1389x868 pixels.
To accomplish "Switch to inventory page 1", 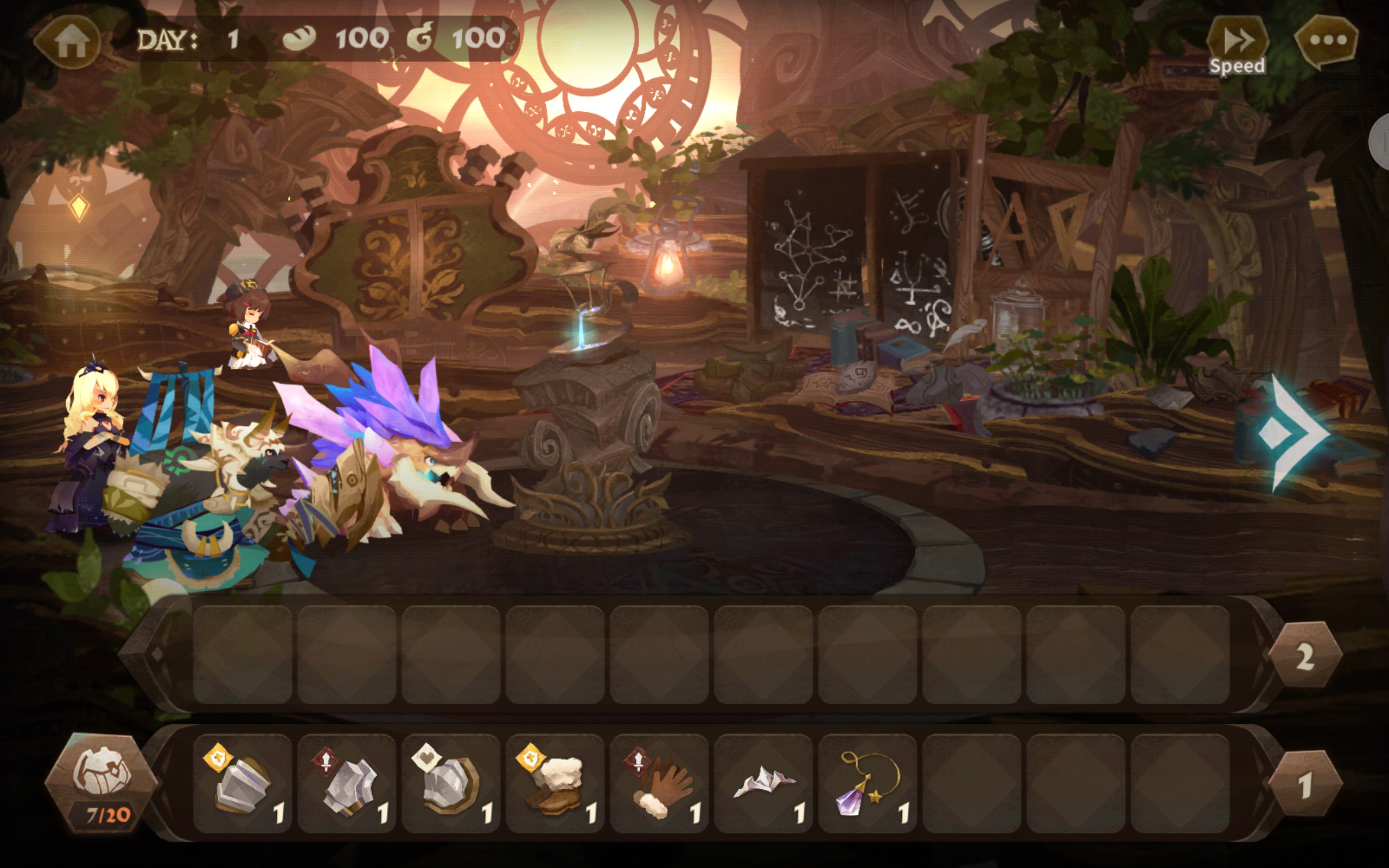I will point(1304,785).
